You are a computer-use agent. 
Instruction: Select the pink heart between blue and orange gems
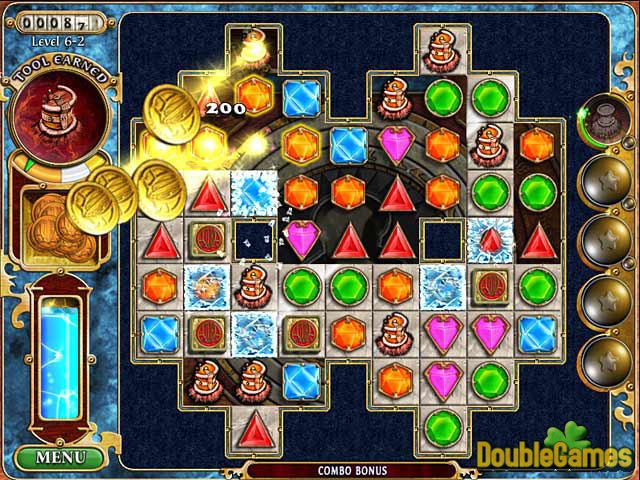394,142
